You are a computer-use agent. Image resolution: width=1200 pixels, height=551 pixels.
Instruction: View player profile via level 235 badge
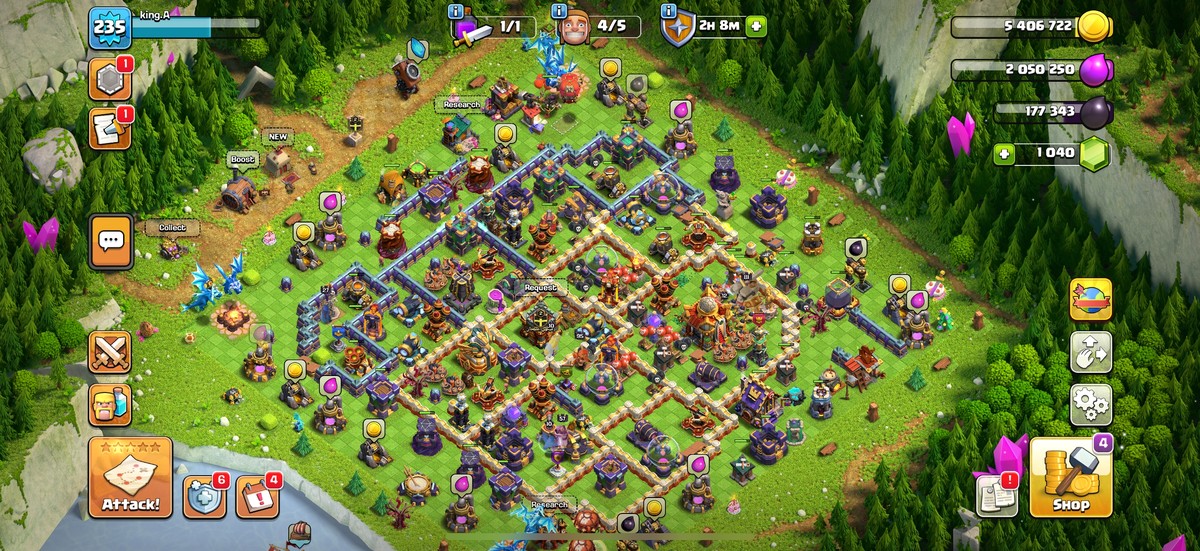click(x=109, y=29)
